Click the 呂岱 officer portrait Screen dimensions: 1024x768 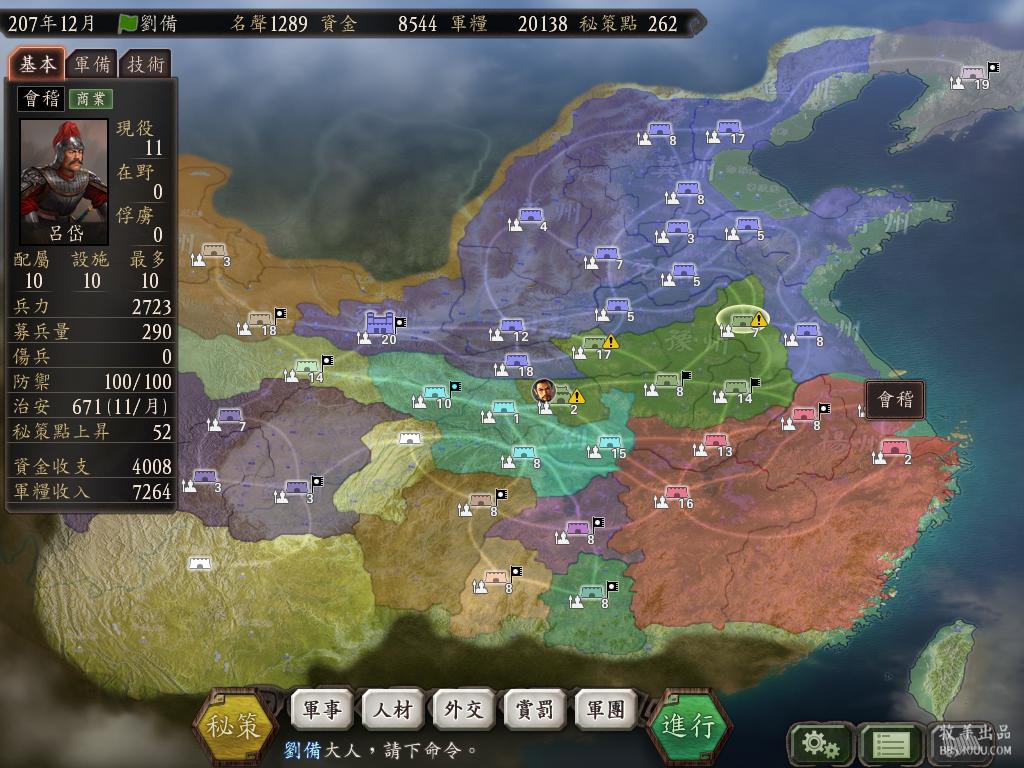64,182
